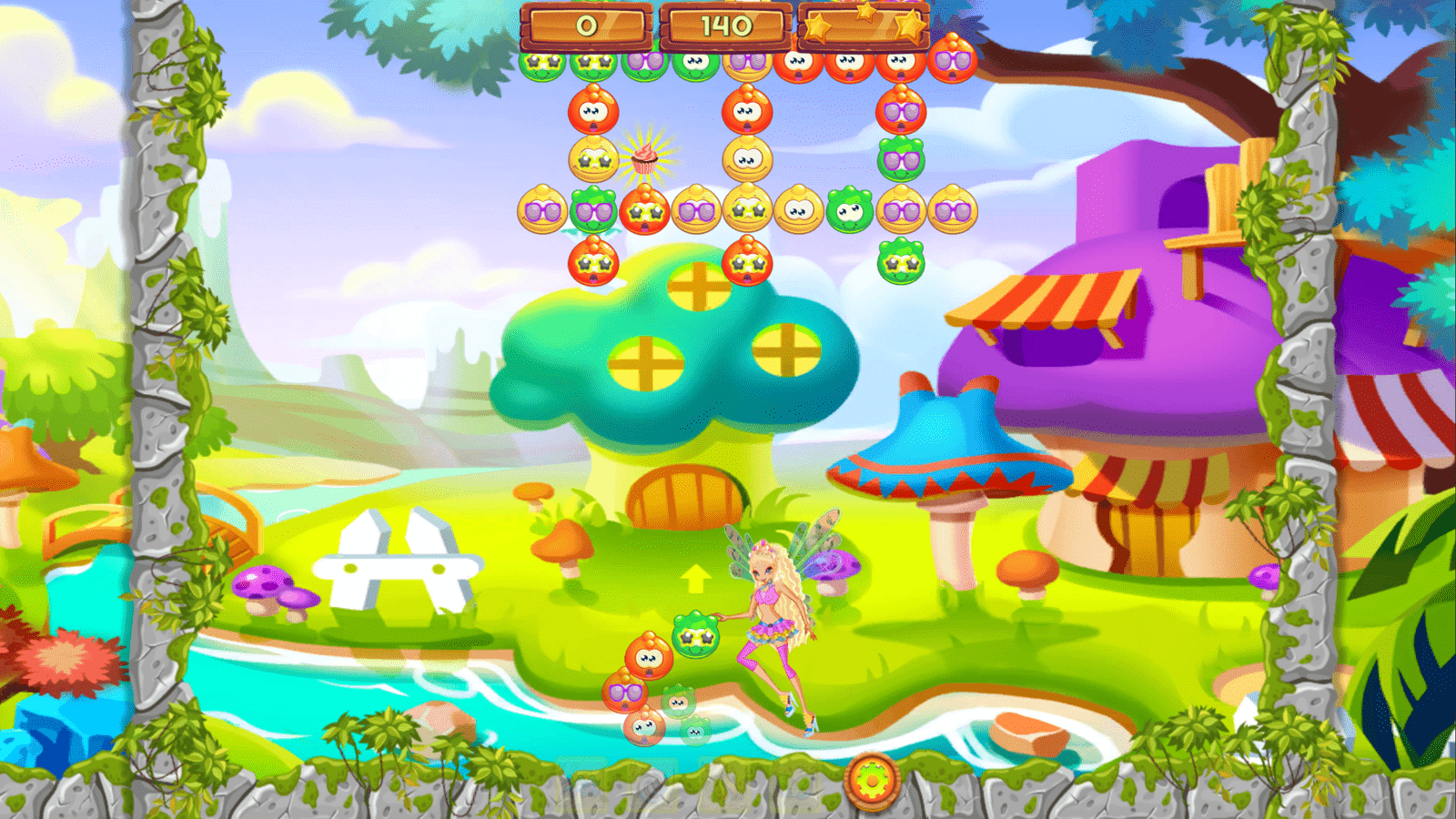Click the small gold star in the middle

point(864,14)
